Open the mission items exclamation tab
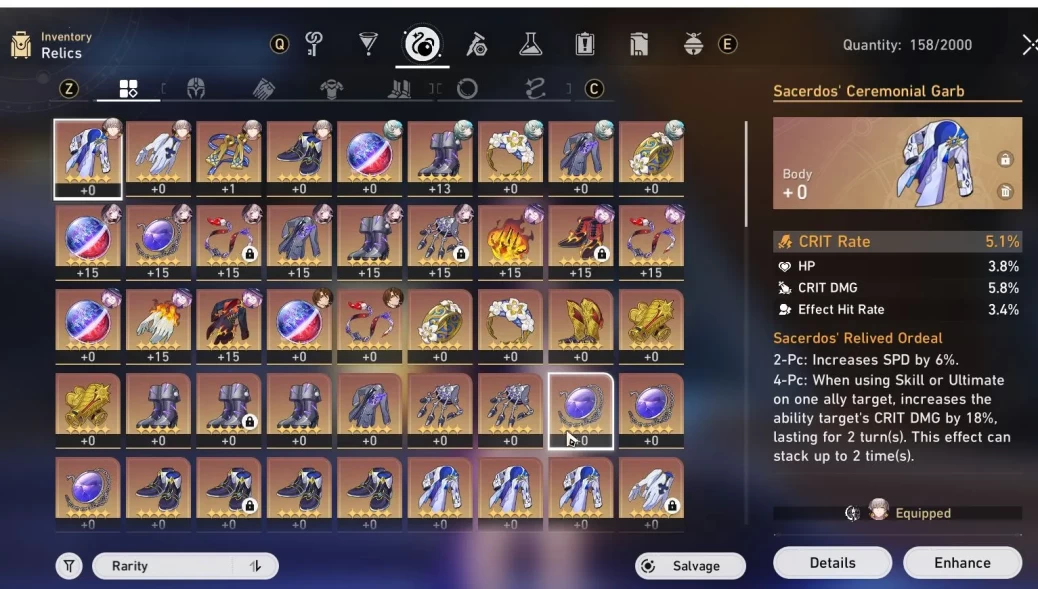 [x=585, y=44]
